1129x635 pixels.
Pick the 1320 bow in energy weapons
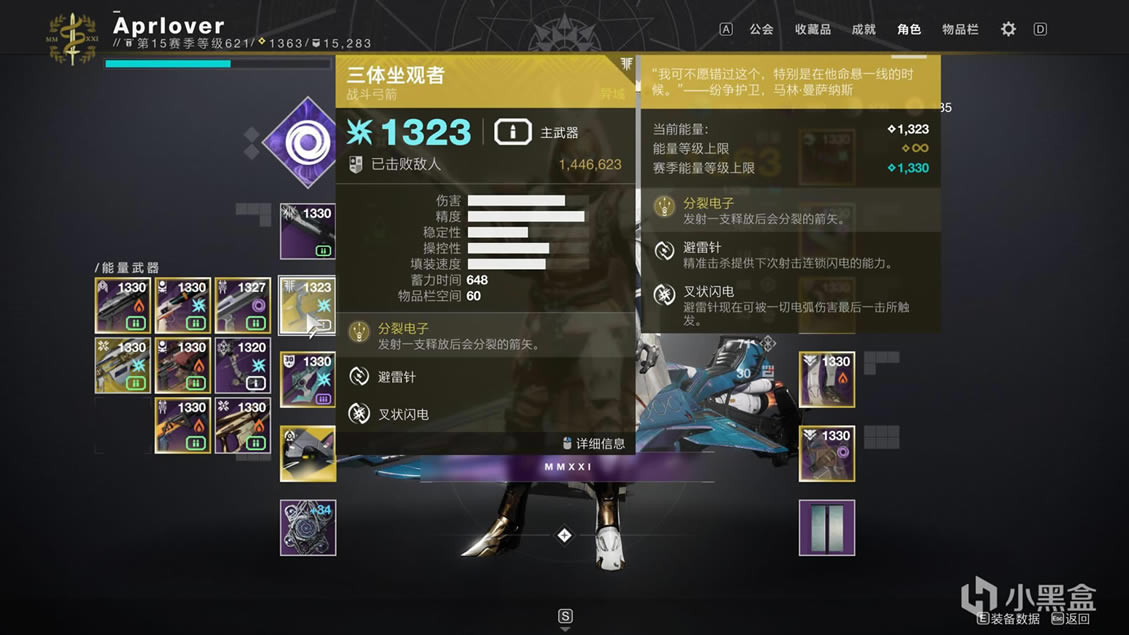click(242, 366)
